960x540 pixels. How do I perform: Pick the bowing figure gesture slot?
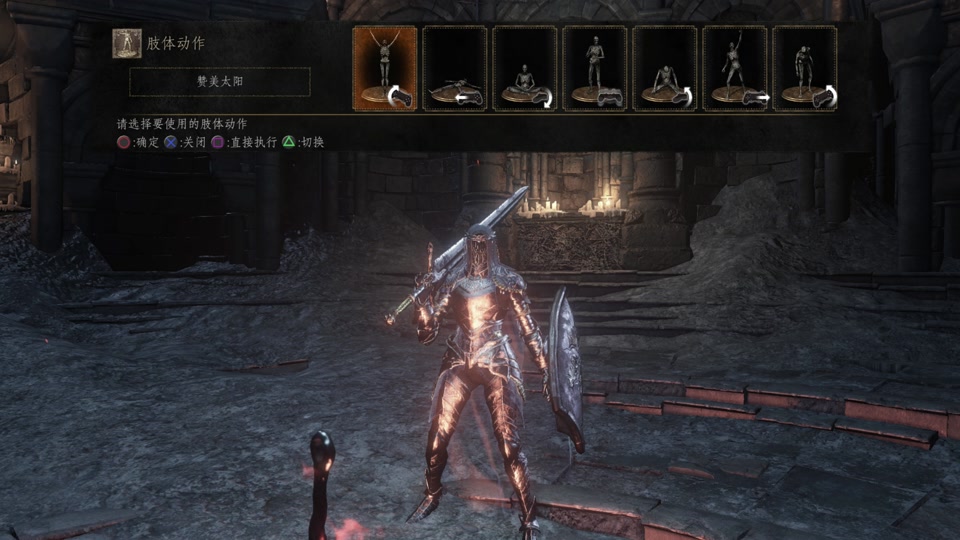point(805,68)
